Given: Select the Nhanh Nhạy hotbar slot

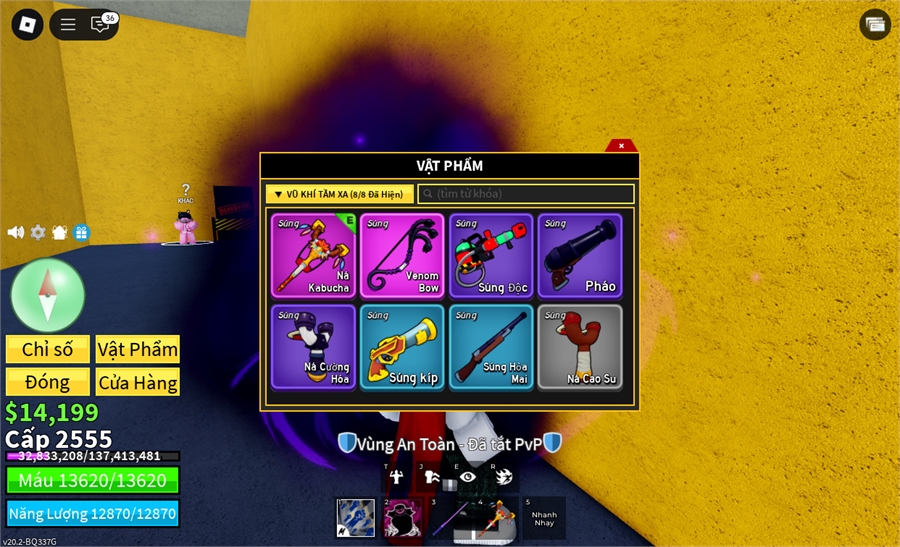Looking at the screenshot, I should tap(544, 518).
